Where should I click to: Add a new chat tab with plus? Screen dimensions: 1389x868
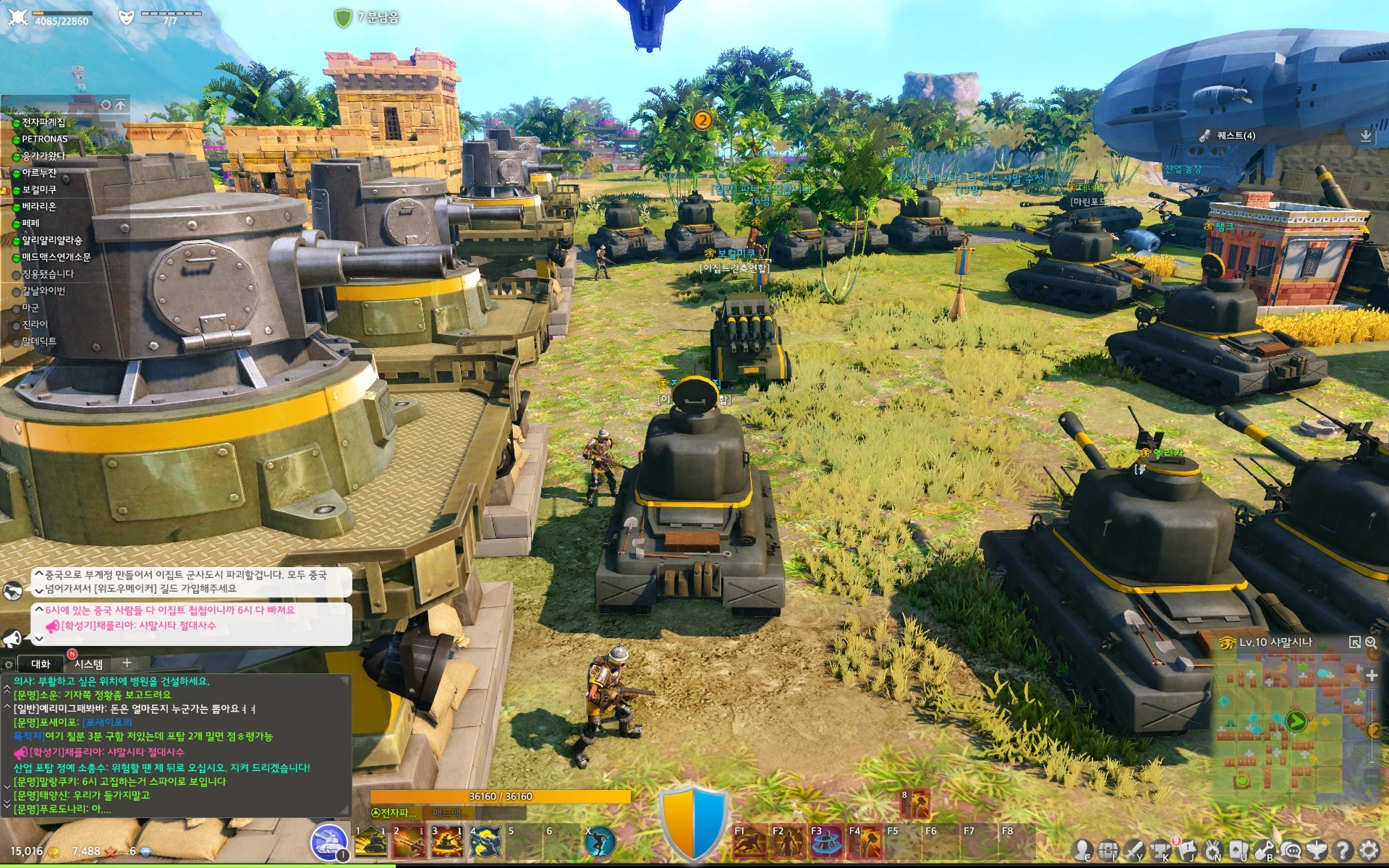tap(127, 663)
